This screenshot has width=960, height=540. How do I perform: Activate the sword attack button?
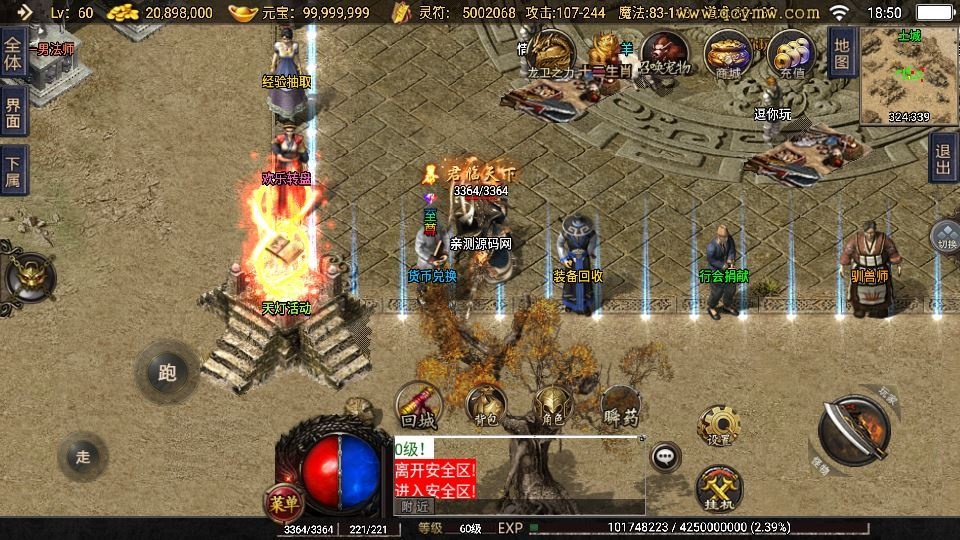pos(853,431)
